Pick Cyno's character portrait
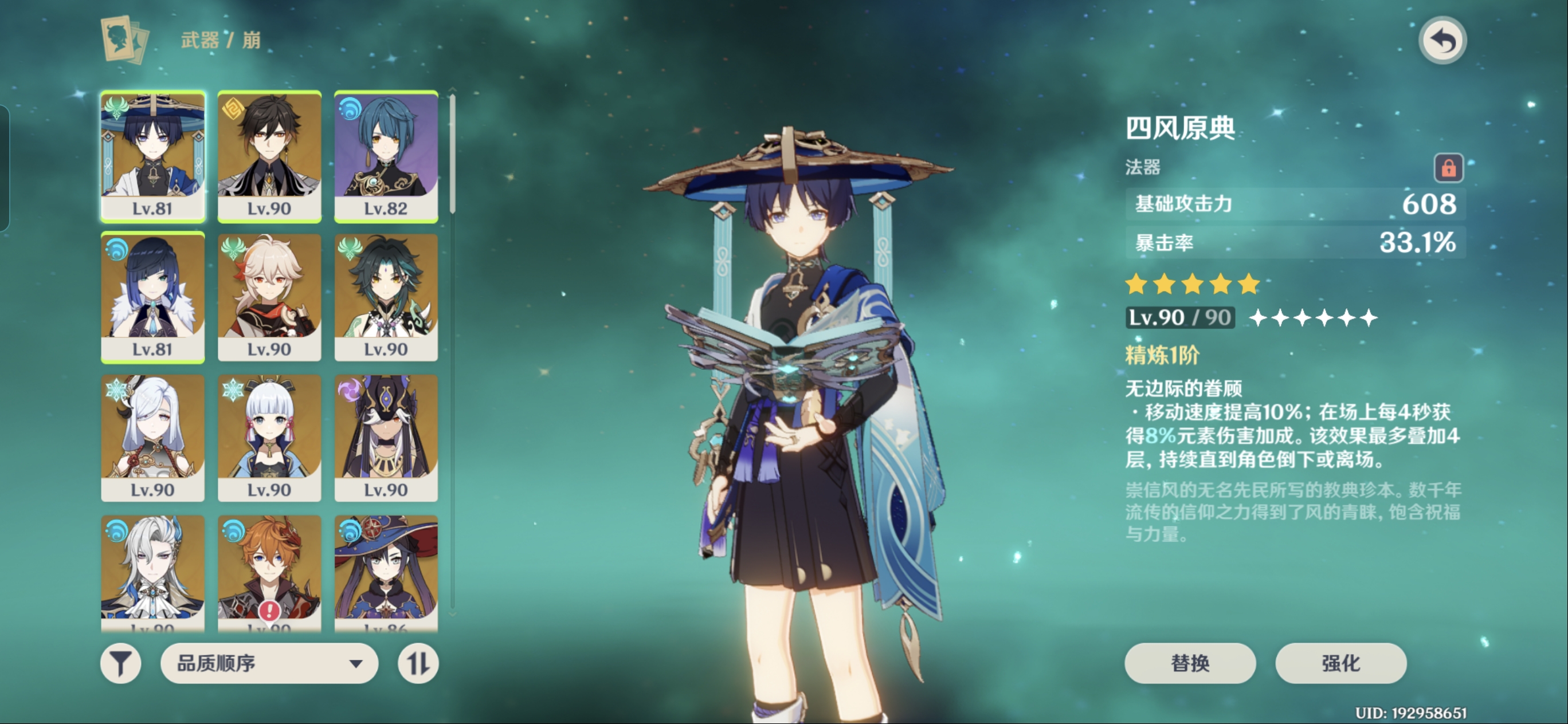 coord(386,438)
